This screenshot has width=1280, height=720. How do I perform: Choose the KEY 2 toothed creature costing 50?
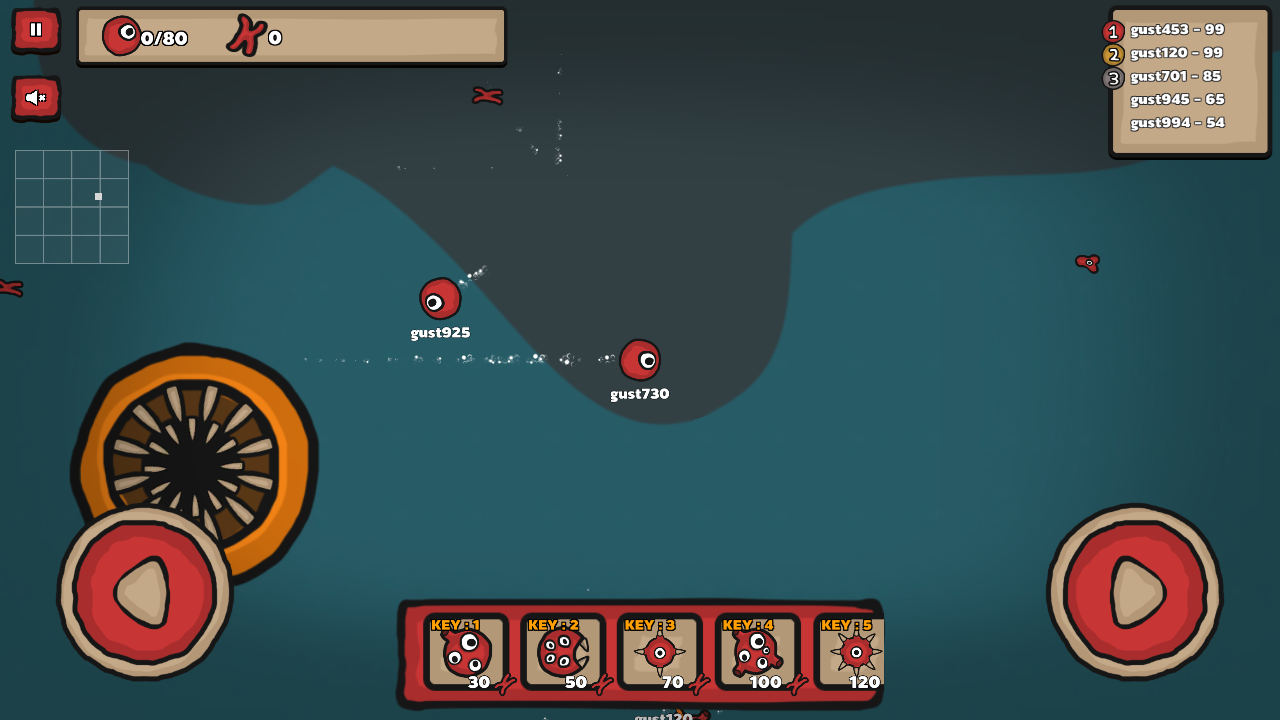click(562, 653)
